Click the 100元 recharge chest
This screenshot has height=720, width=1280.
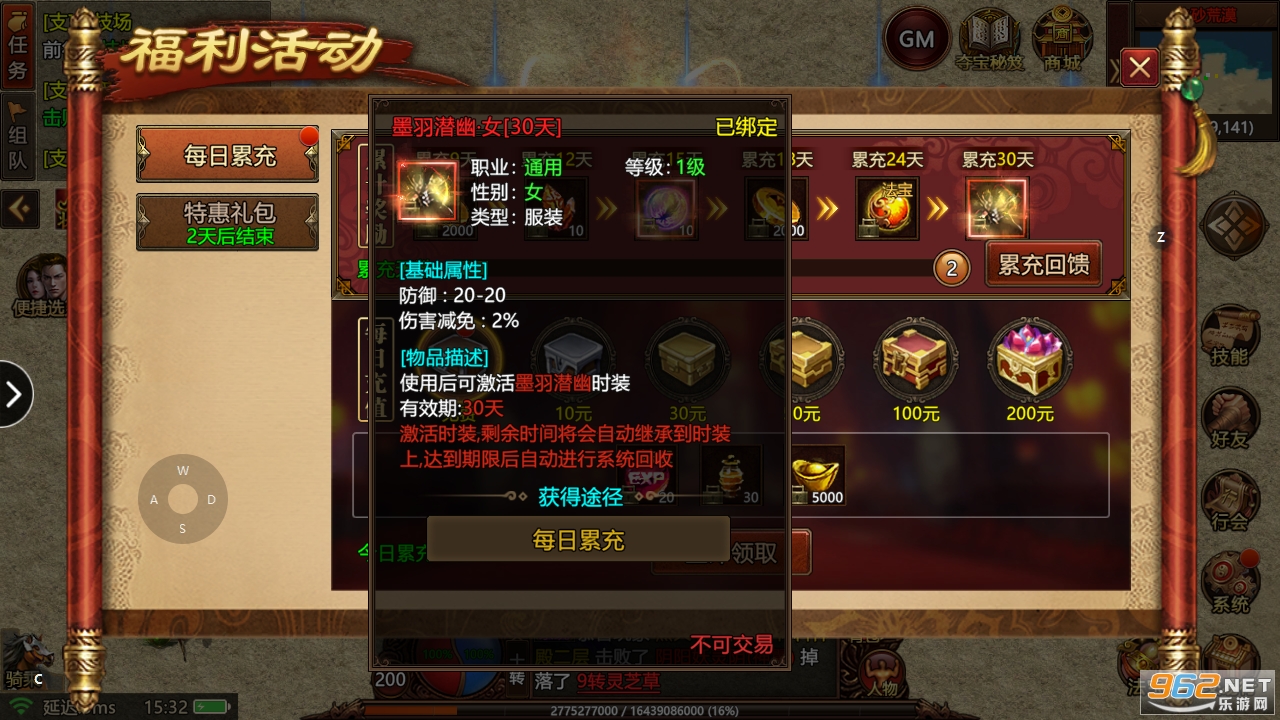pos(915,360)
